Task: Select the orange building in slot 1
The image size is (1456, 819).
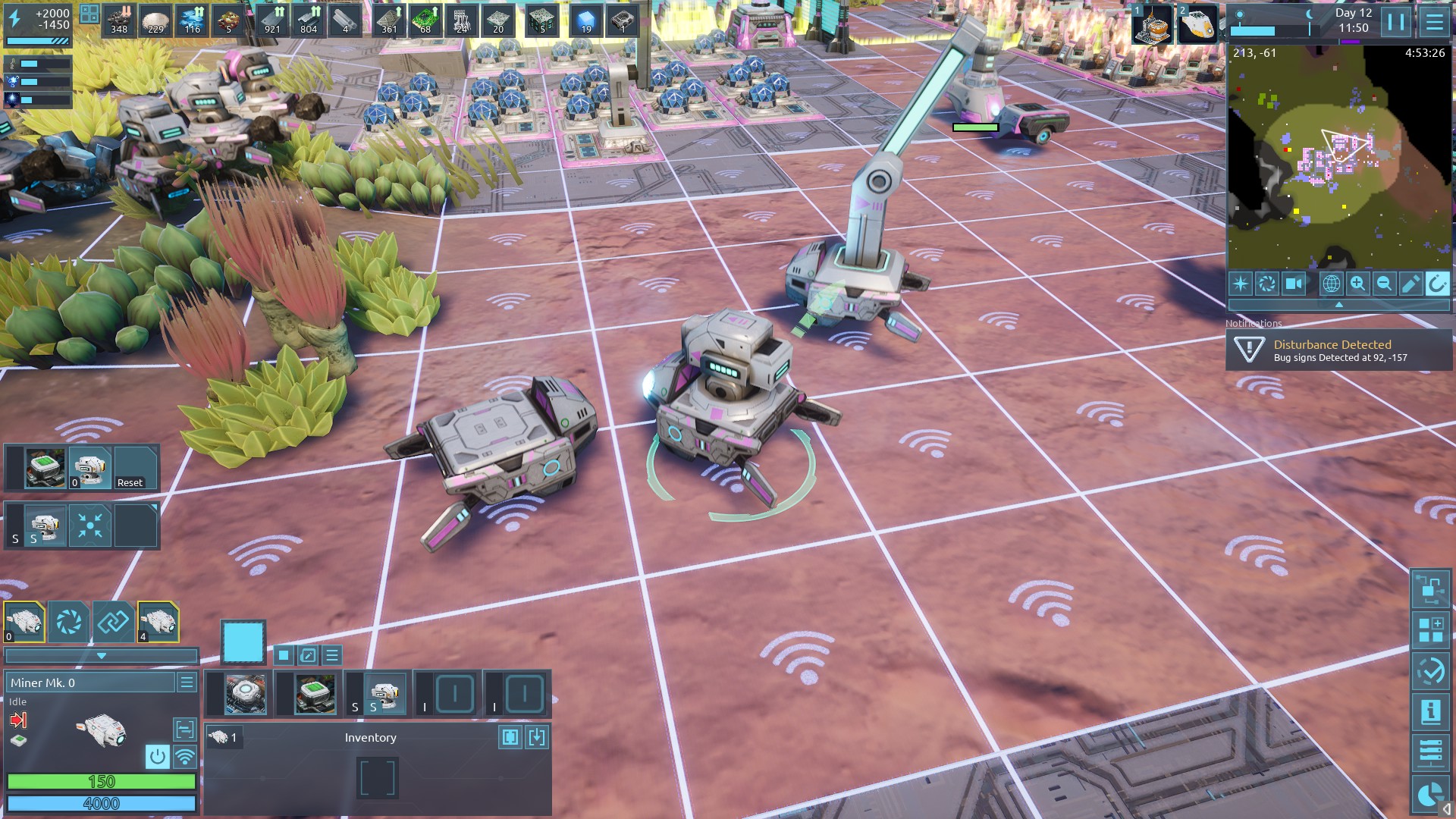Action: click(x=1153, y=26)
